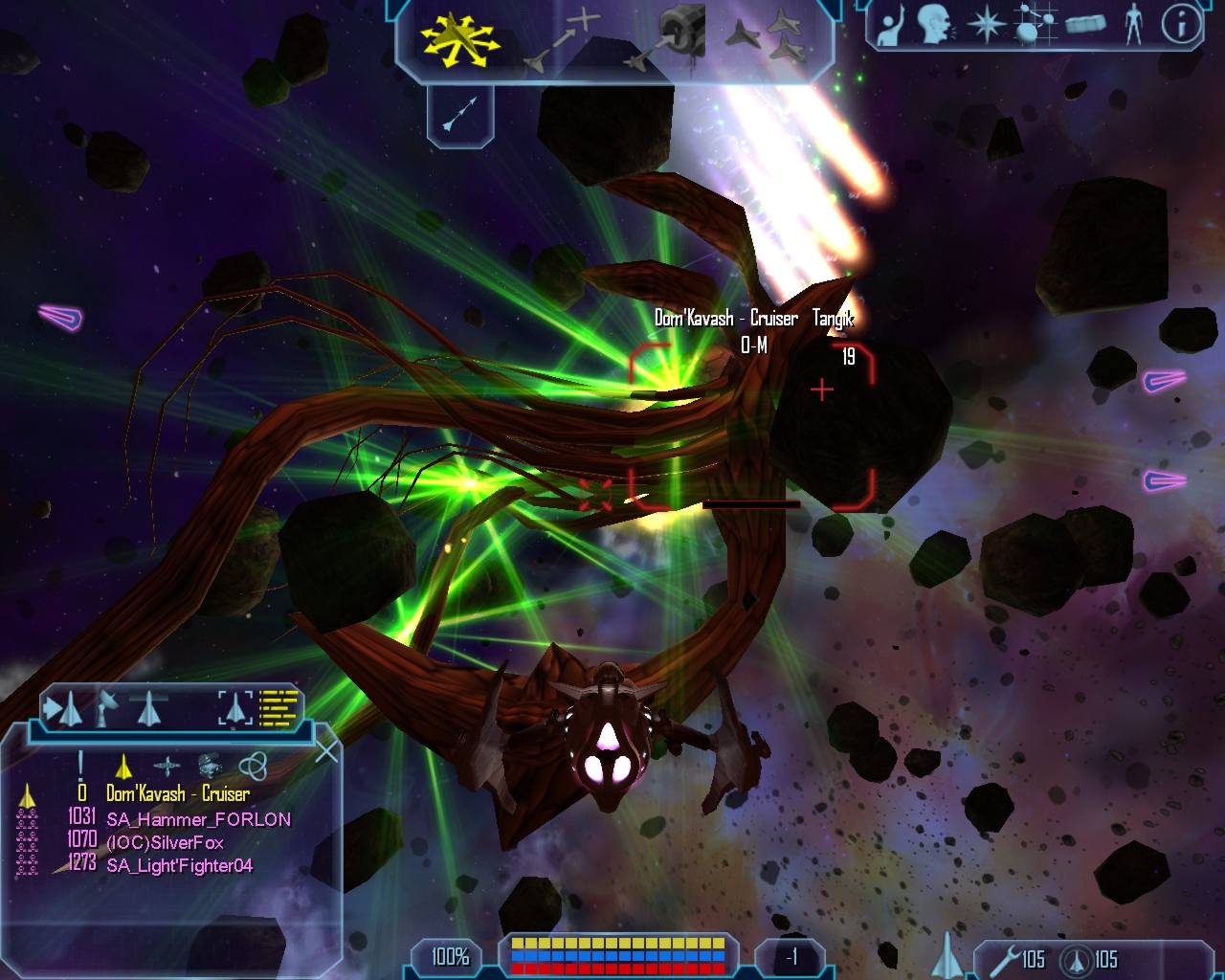Toggle the radar dish sensor icon

[x=105, y=709]
